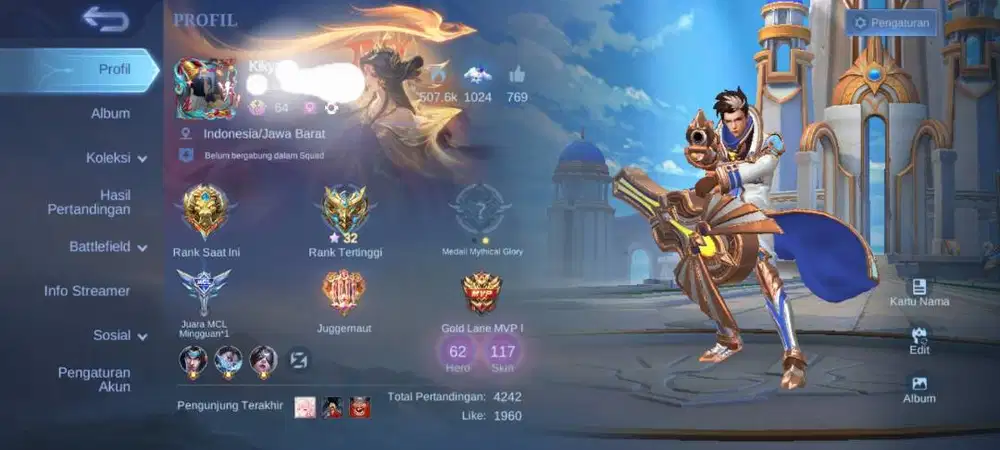View the Rank Tertinggi badge
The image size is (1000, 450).
coord(346,210)
